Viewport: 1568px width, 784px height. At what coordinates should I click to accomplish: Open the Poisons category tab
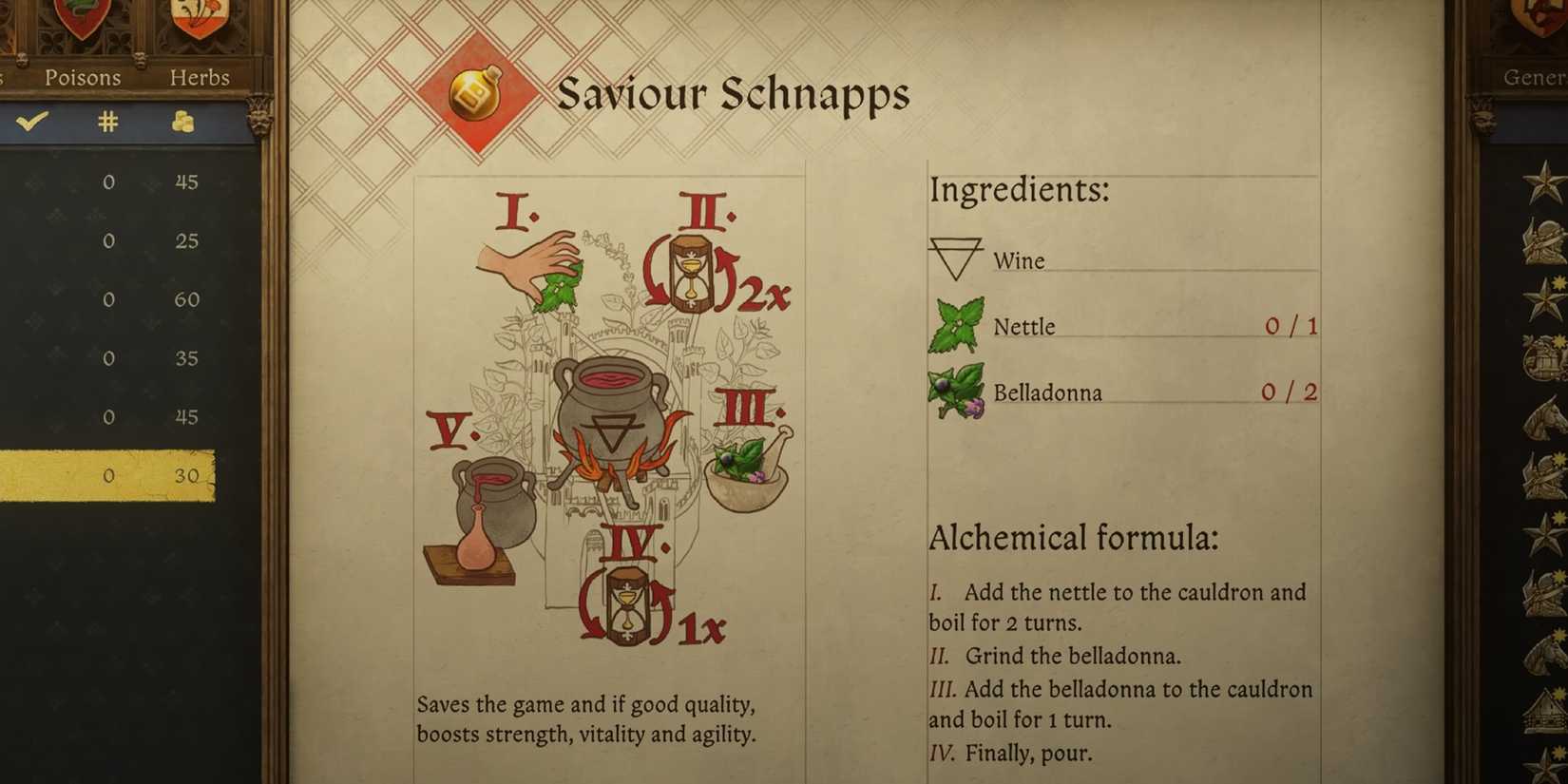pyautogui.click(x=82, y=78)
